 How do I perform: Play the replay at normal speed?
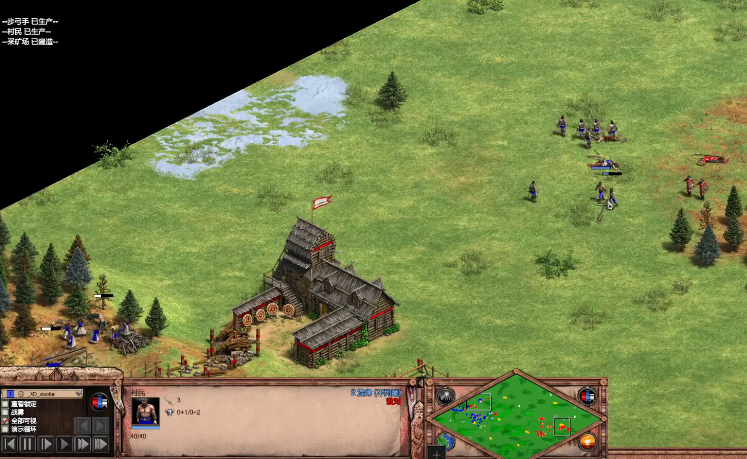click(x=63, y=443)
